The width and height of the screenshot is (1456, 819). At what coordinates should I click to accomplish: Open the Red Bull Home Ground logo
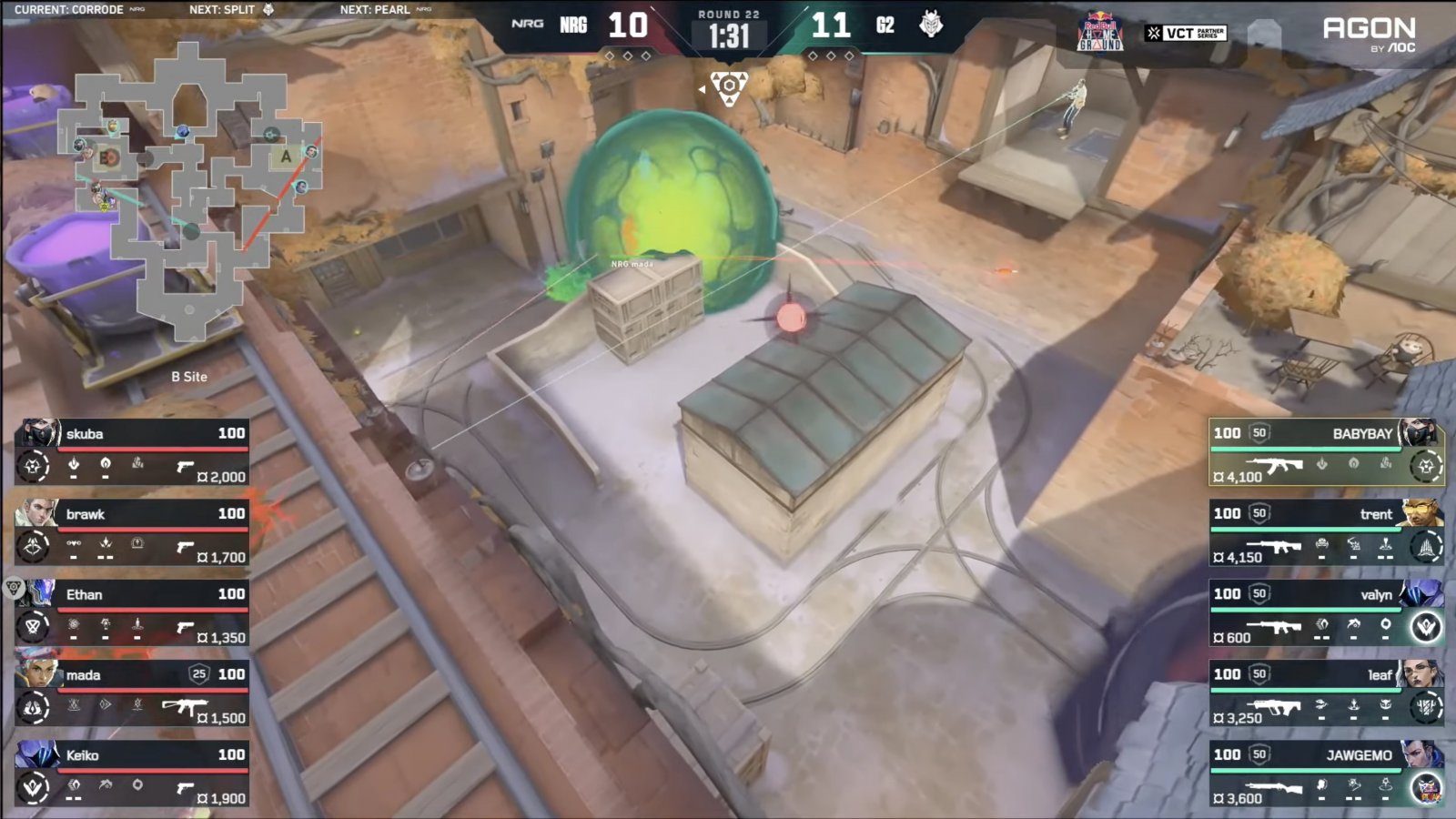point(1100,34)
